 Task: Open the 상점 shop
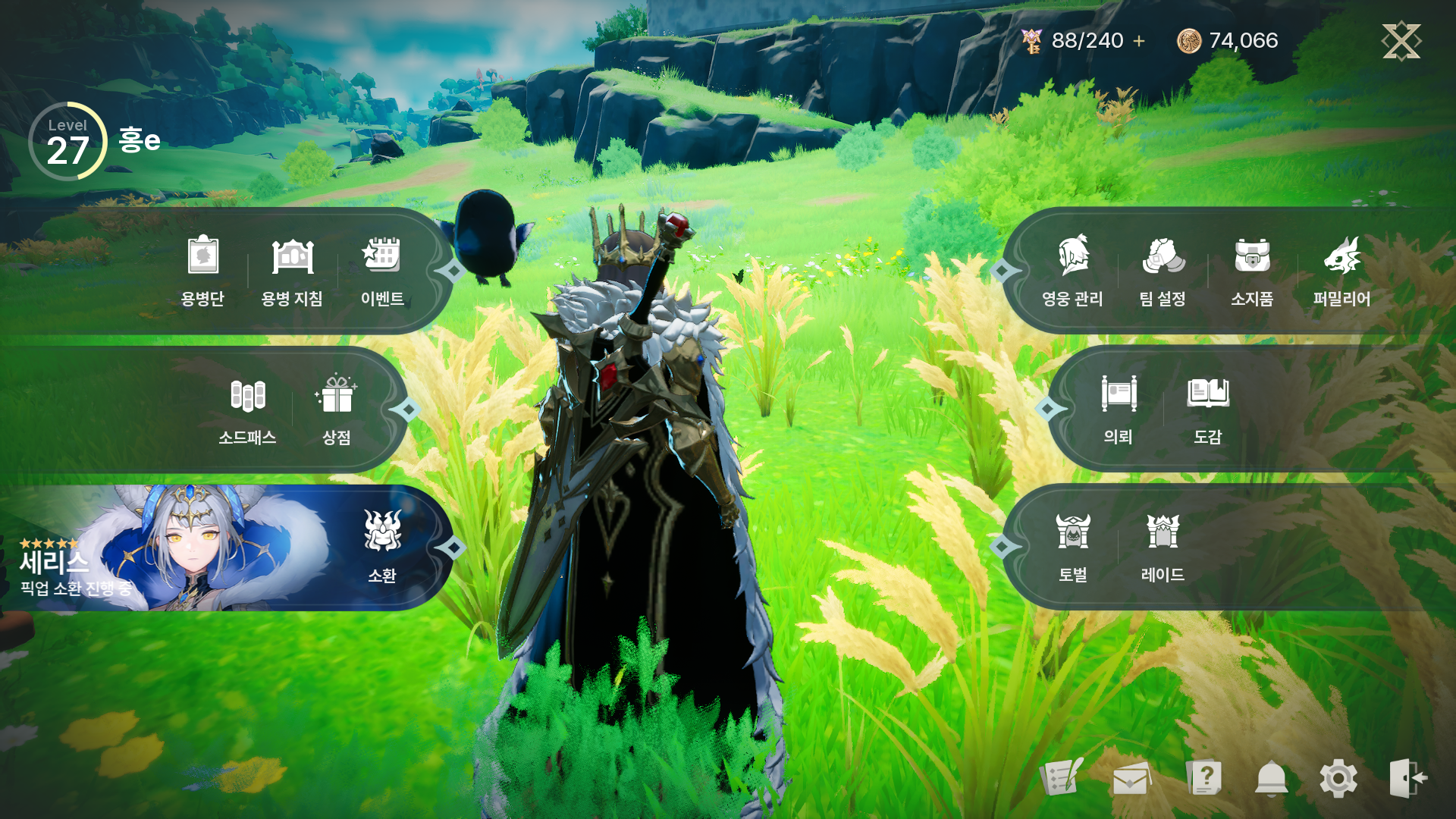click(337, 409)
